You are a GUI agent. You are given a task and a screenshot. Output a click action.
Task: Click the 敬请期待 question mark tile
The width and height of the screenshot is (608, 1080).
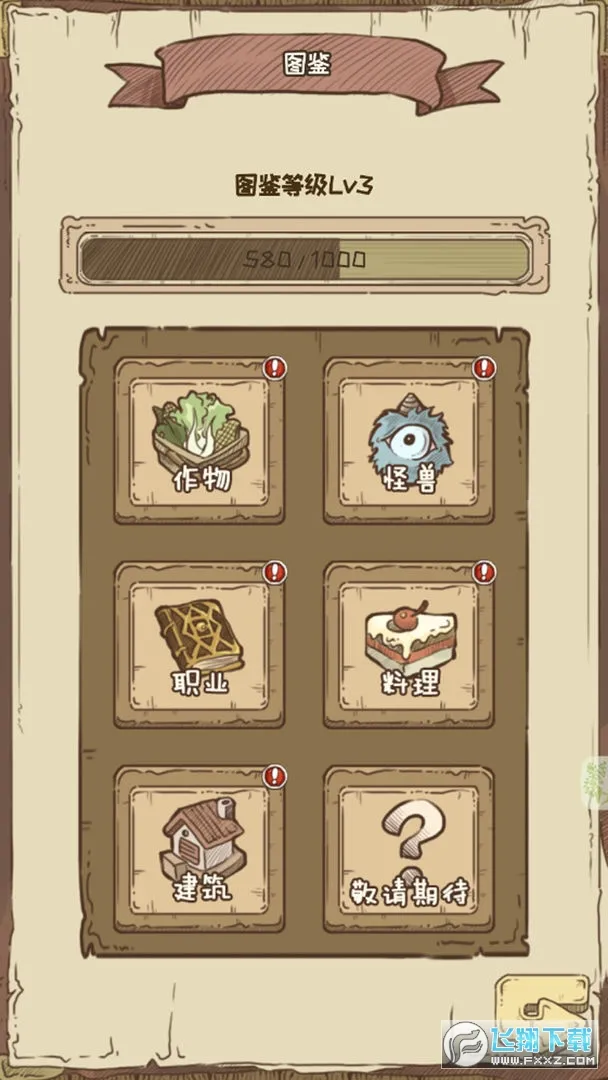coord(409,849)
